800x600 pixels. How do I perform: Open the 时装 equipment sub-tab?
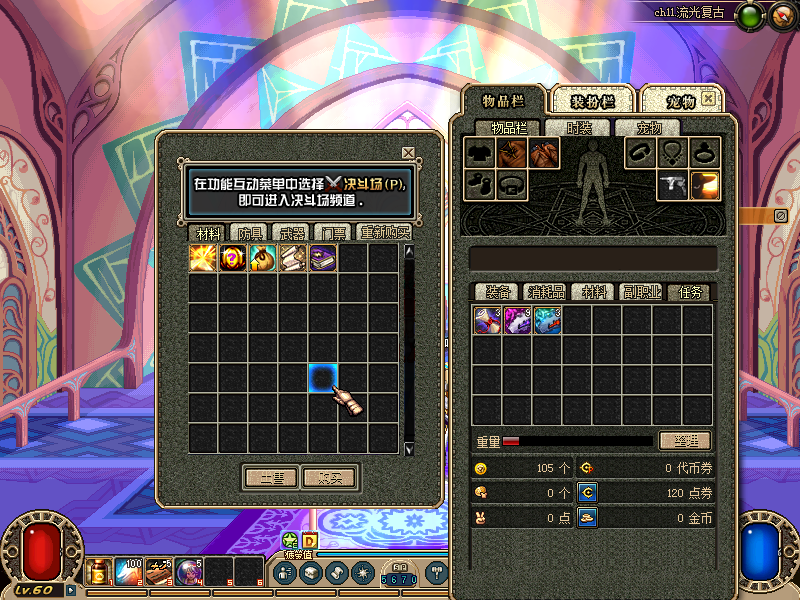click(x=579, y=128)
